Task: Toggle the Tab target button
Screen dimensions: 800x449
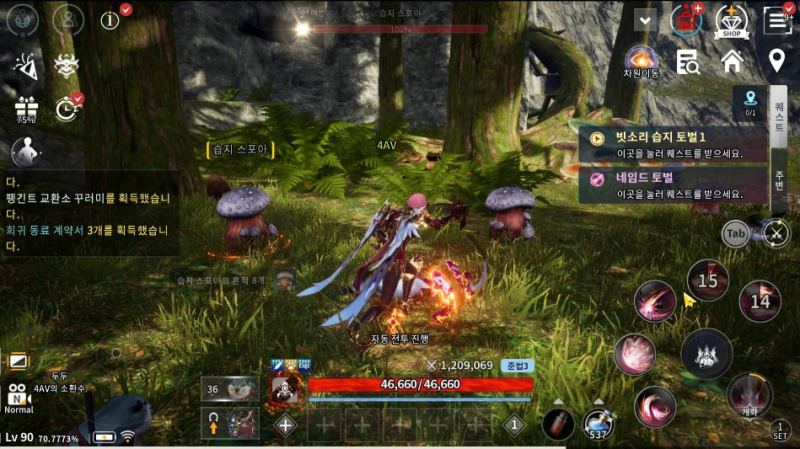Action: point(735,234)
